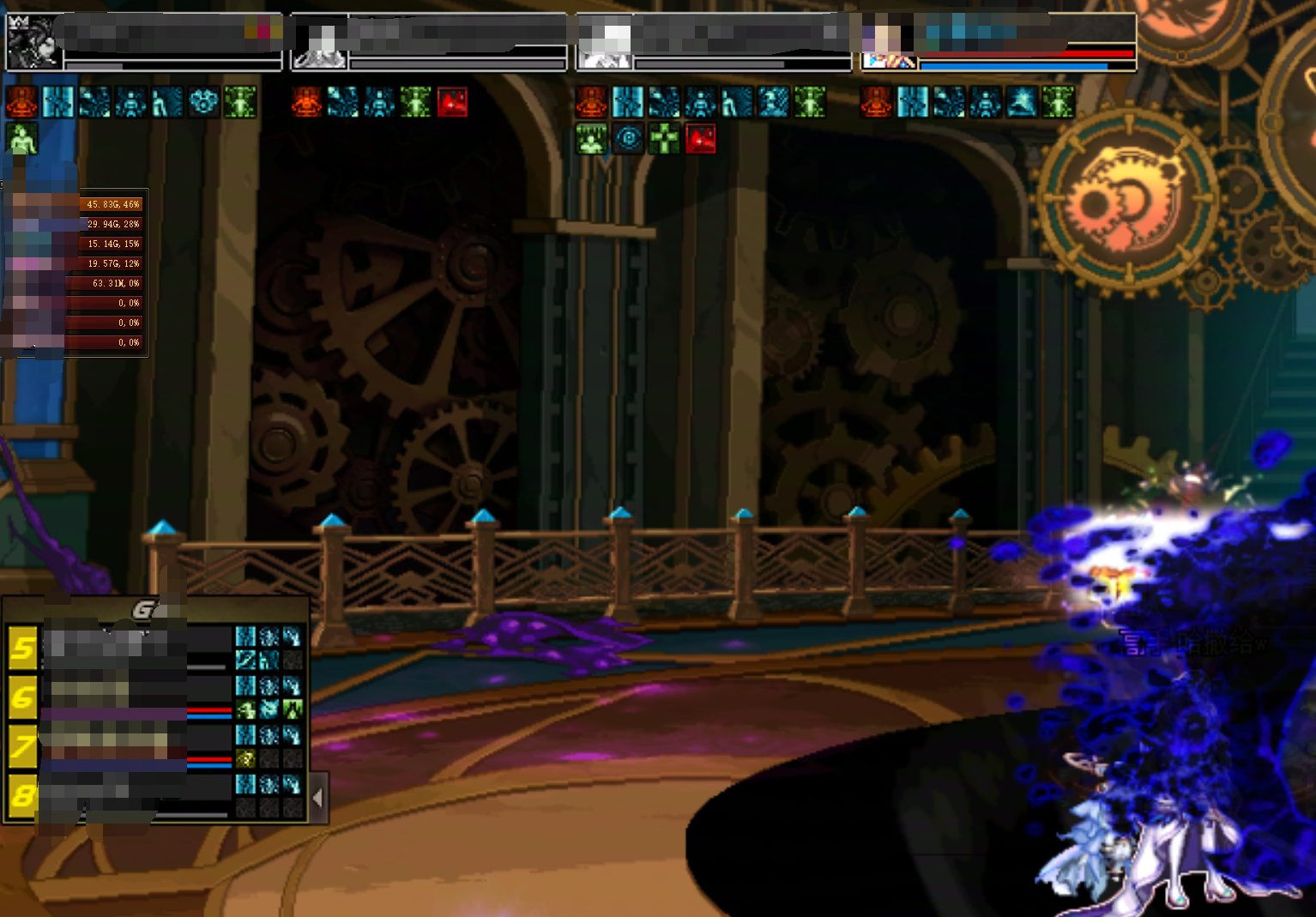Screen dimensions: 1316x917
Task: Collapse the raid party panel with the arrow
Action: tap(318, 798)
